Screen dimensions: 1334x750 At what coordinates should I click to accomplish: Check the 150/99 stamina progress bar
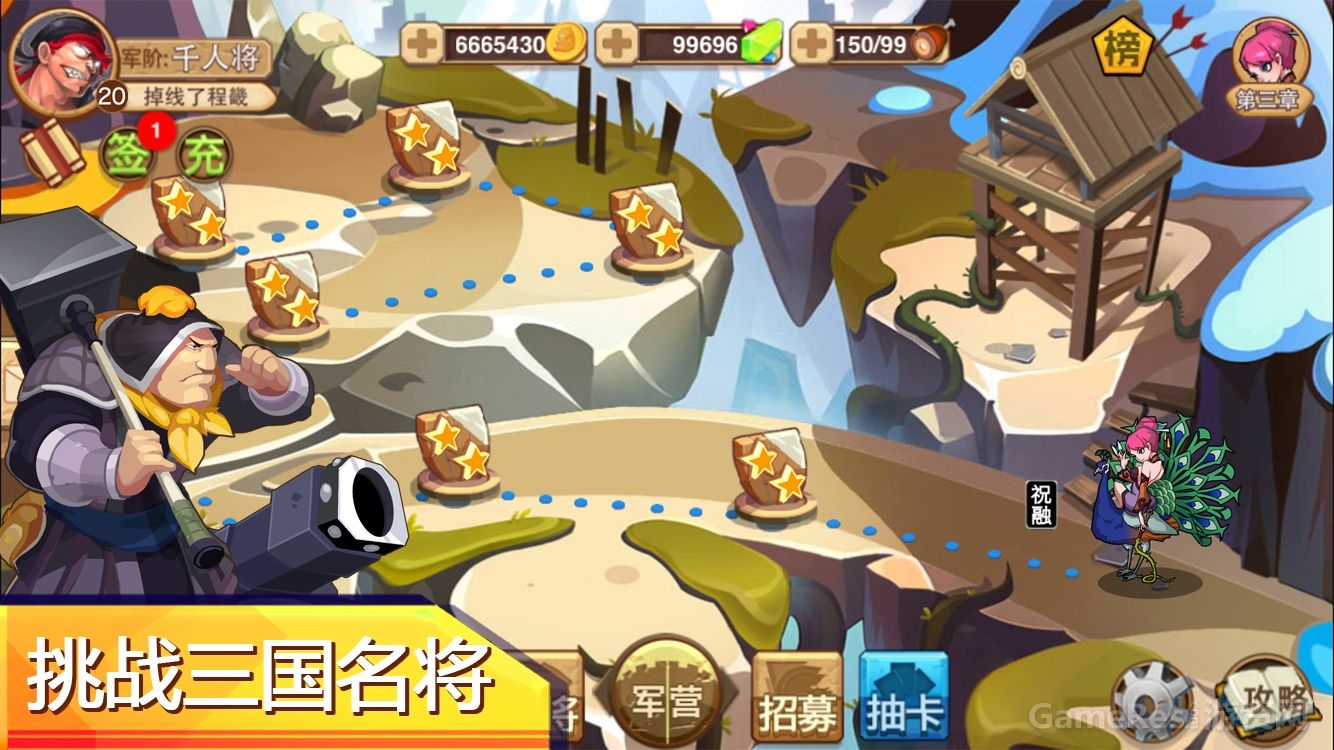click(872, 44)
